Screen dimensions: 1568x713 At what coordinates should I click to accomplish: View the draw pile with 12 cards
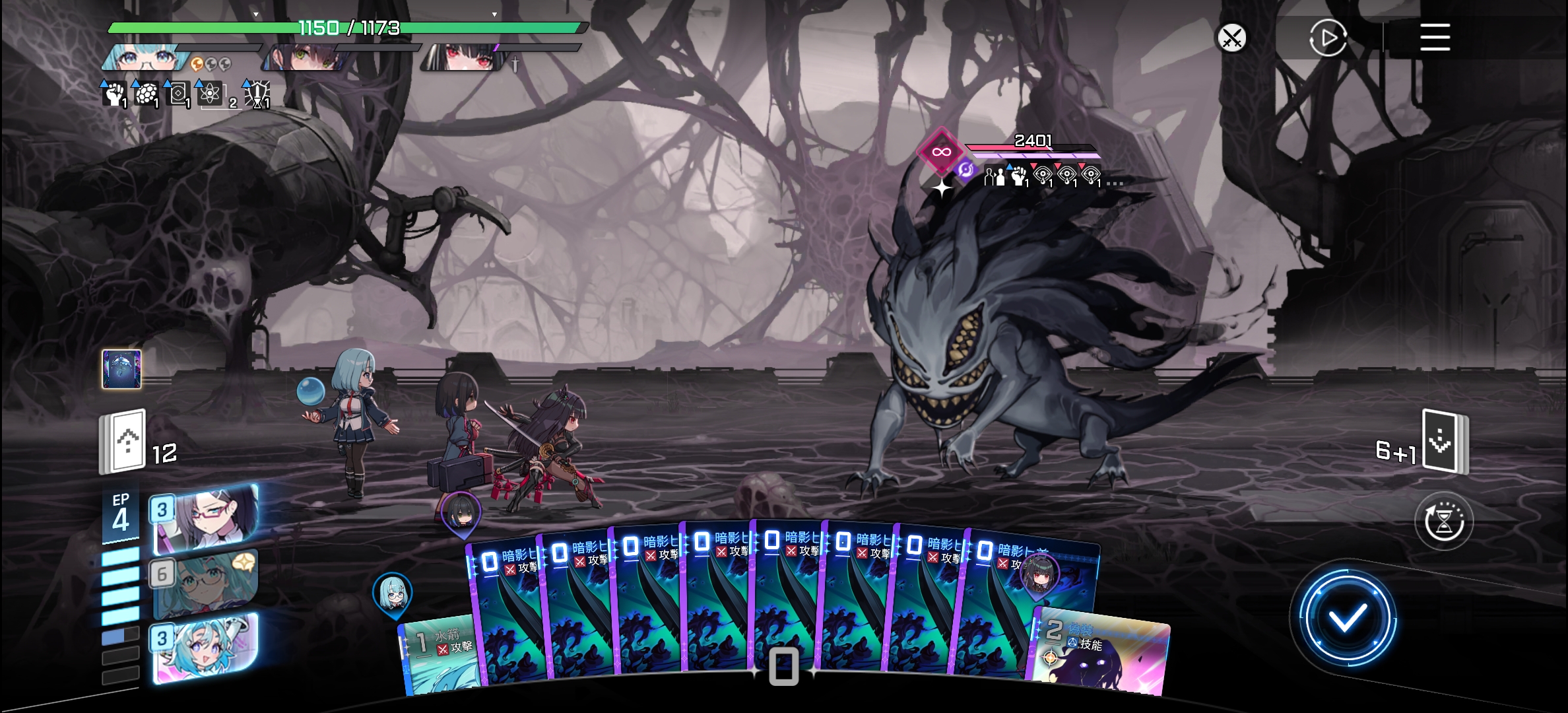pyautogui.click(x=123, y=442)
